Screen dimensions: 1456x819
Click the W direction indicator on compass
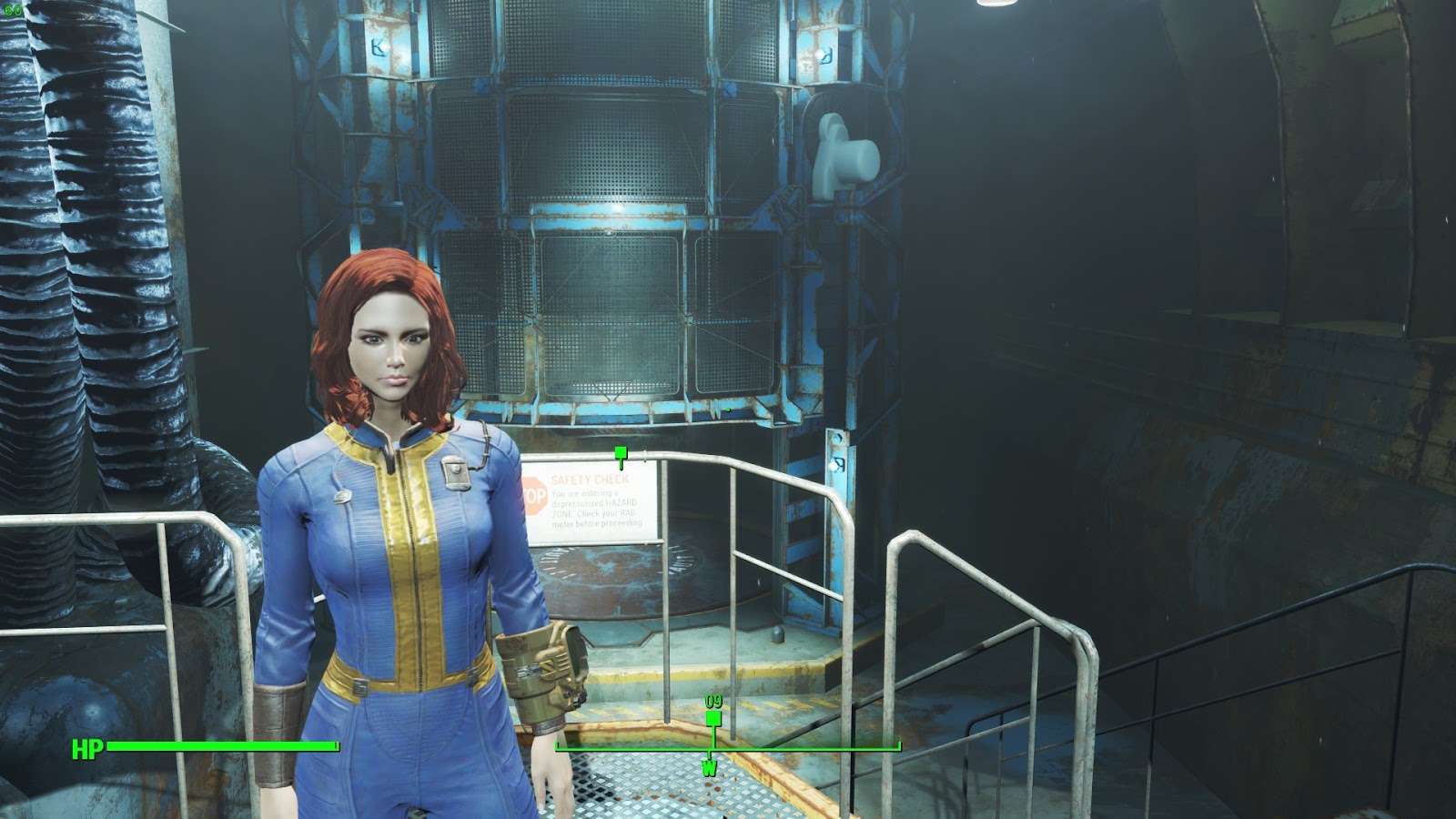click(710, 767)
